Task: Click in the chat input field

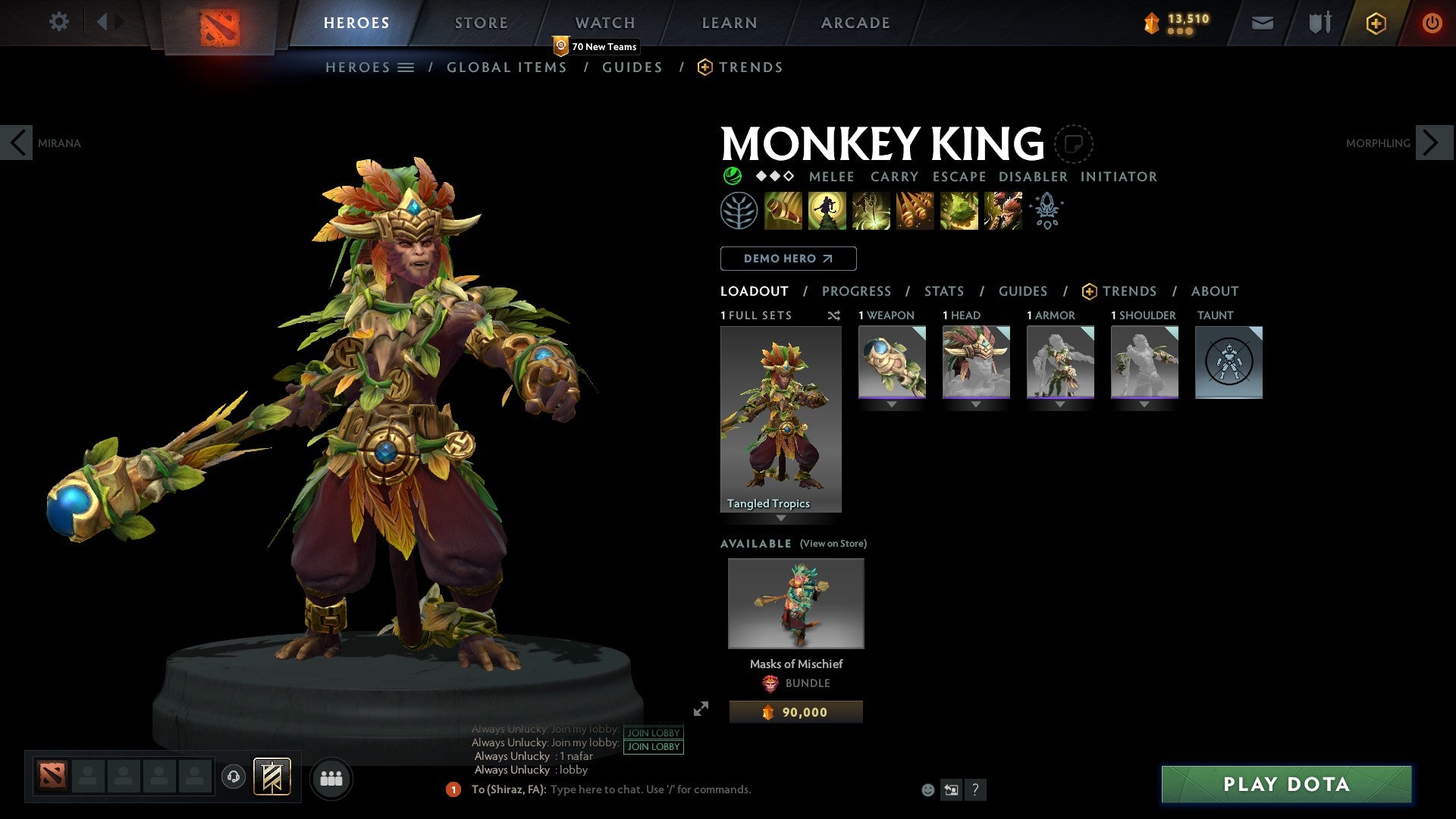Action: (652, 789)
